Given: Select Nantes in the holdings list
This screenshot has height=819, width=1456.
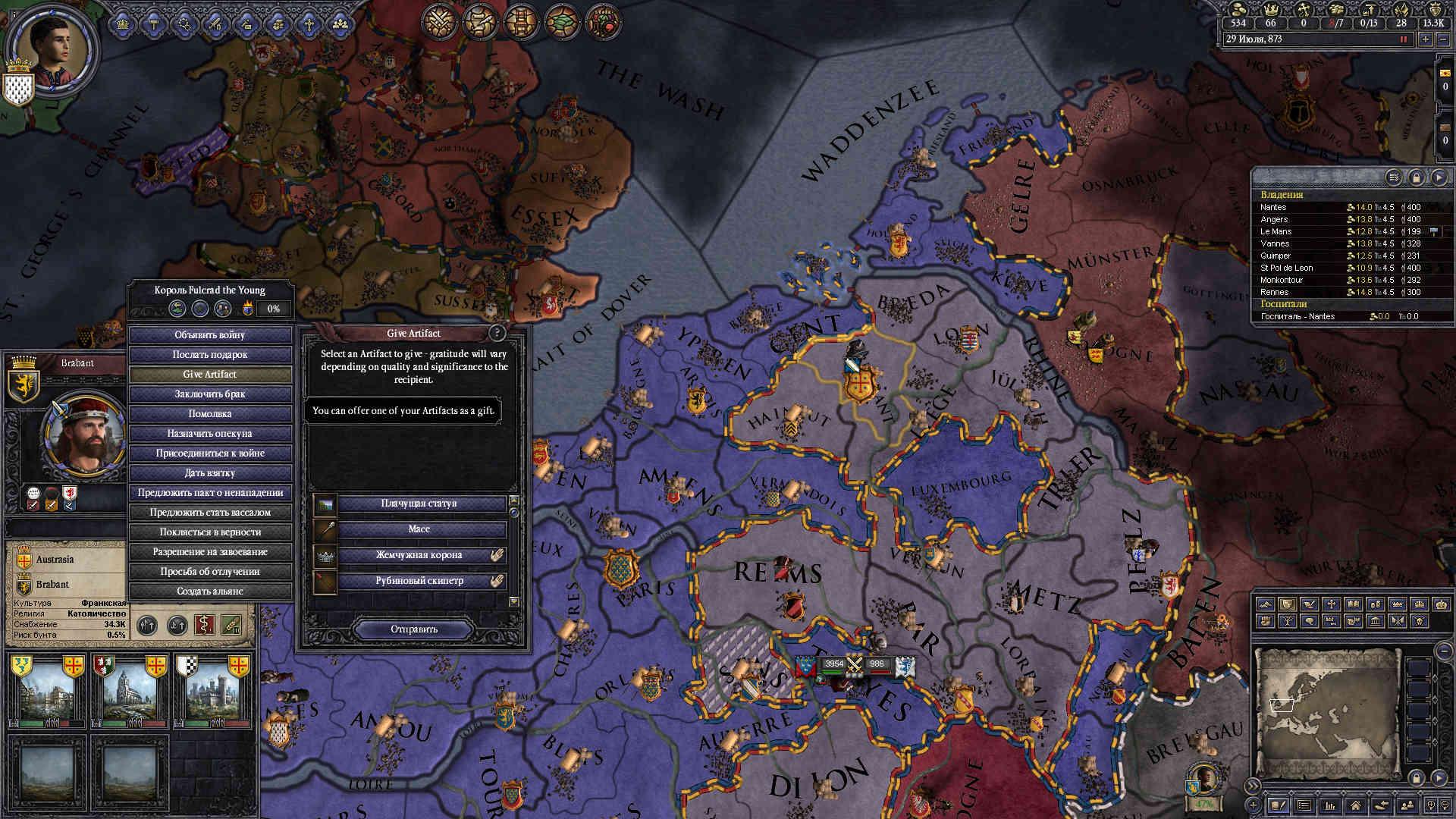Looking at the screenshot, I should [x=1274, y=207].
